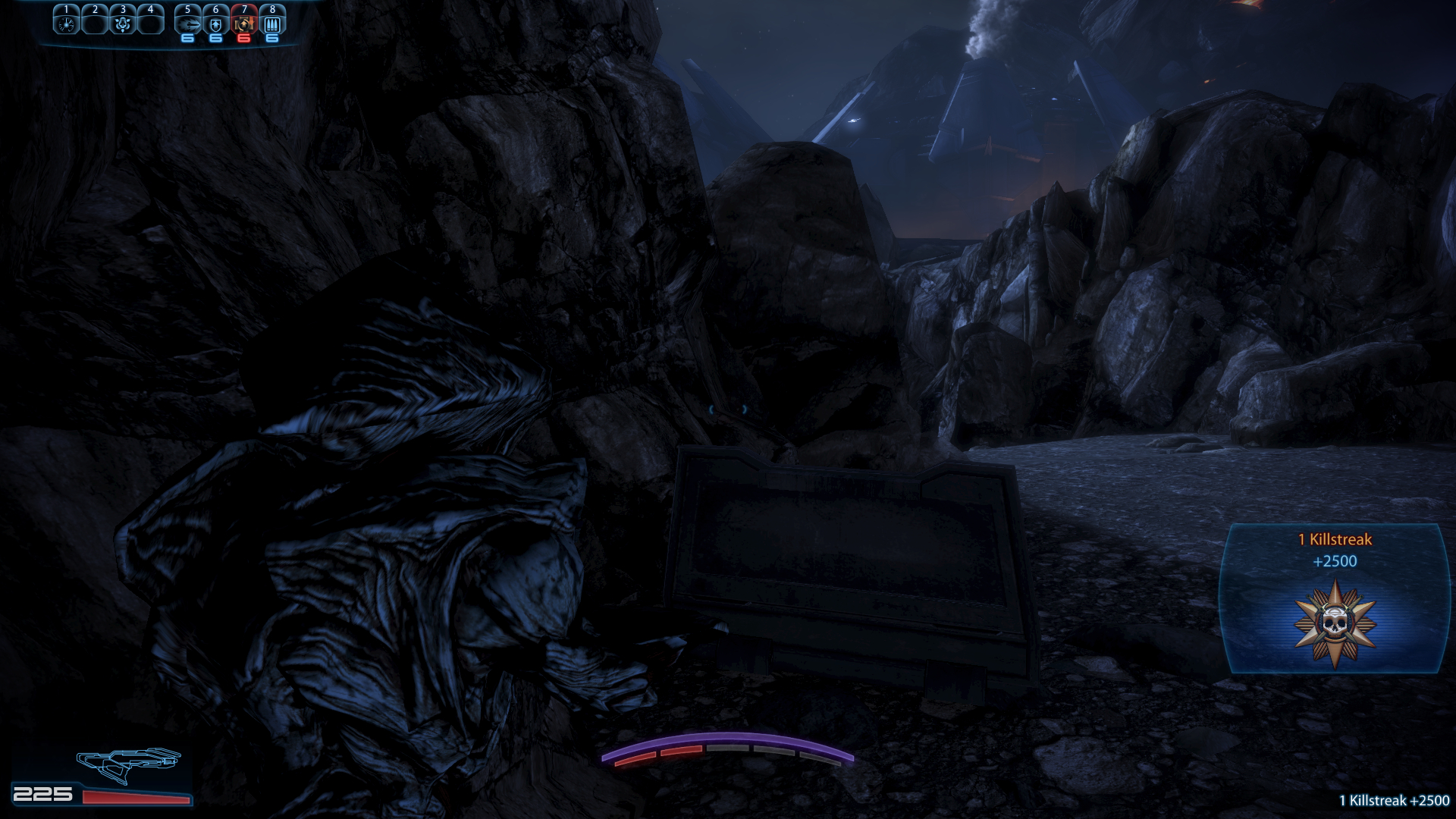Use the winged skull power in slot 3
This screenshot has width=1456, height=819.
pos(123,24)
